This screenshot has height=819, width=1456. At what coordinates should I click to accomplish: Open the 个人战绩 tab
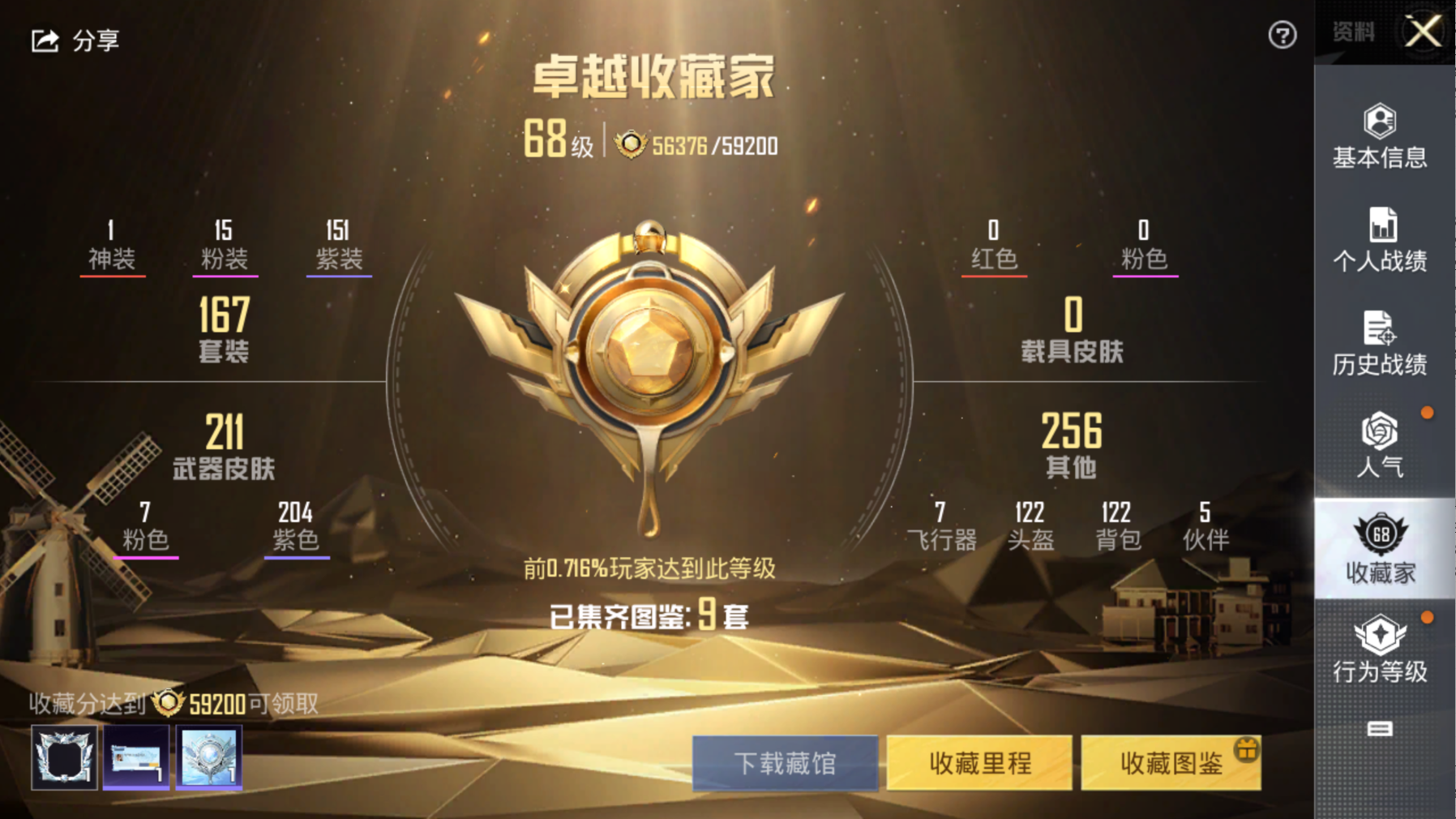1380,240
